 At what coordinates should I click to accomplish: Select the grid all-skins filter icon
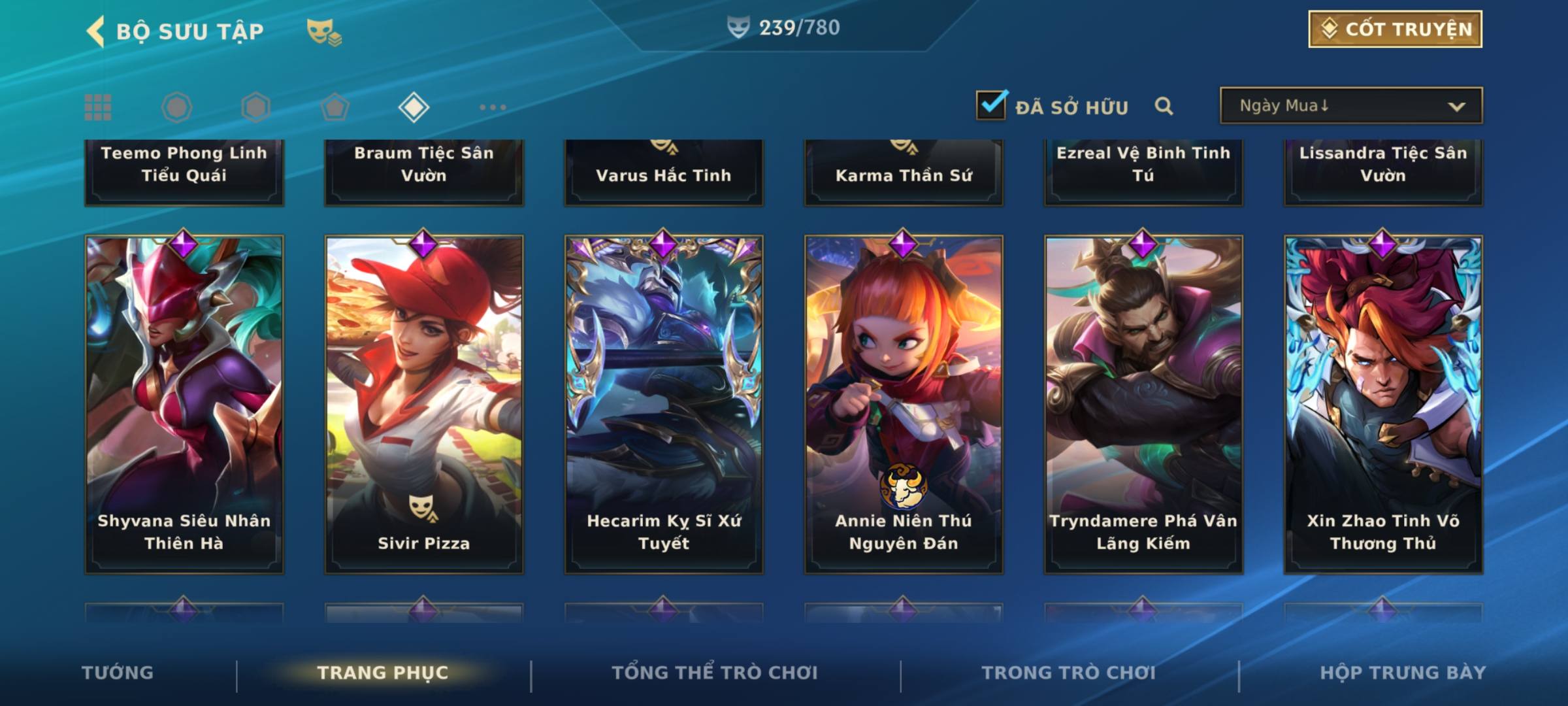(98, 107)
